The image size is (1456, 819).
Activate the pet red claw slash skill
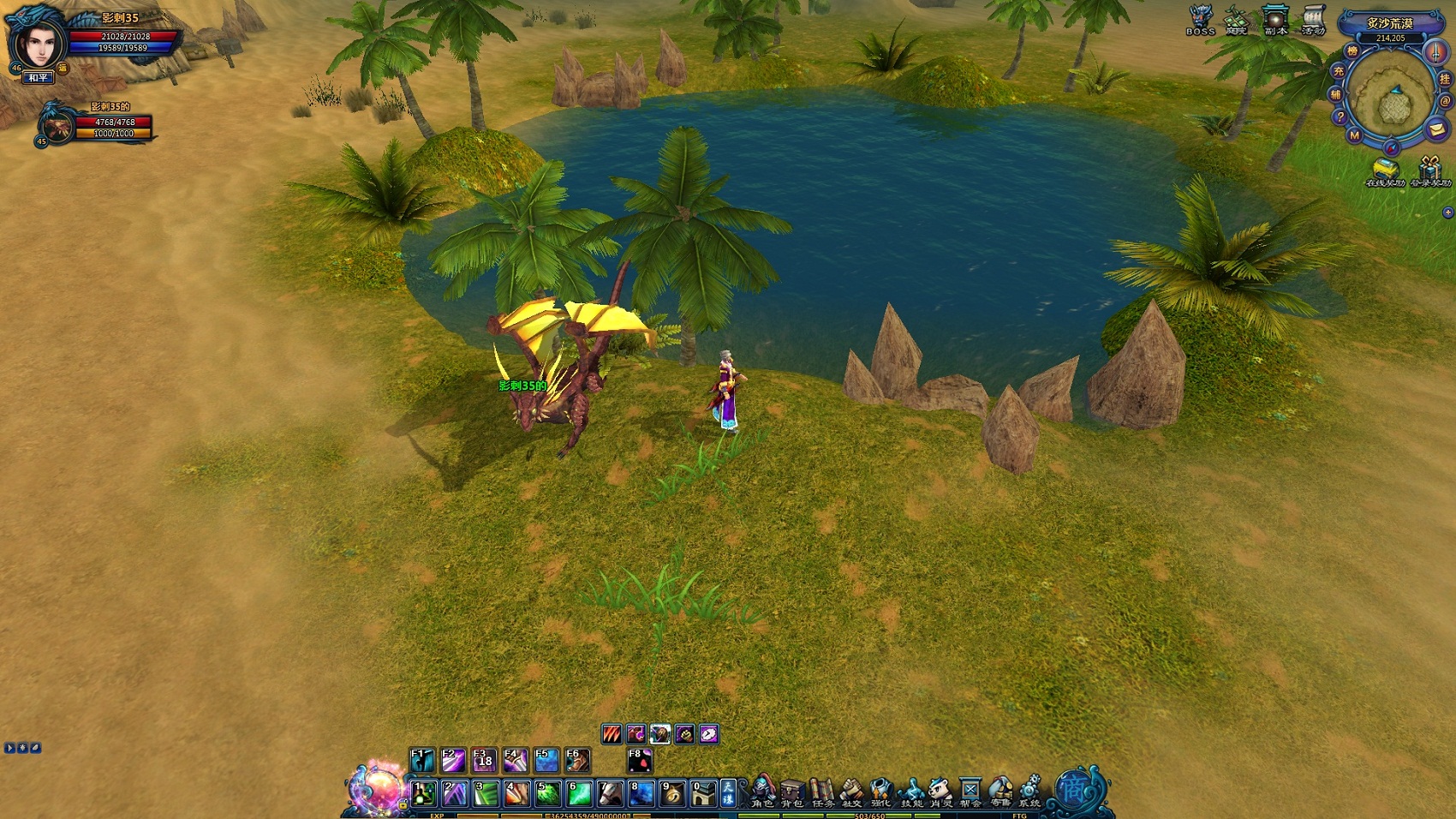(612, 734)
